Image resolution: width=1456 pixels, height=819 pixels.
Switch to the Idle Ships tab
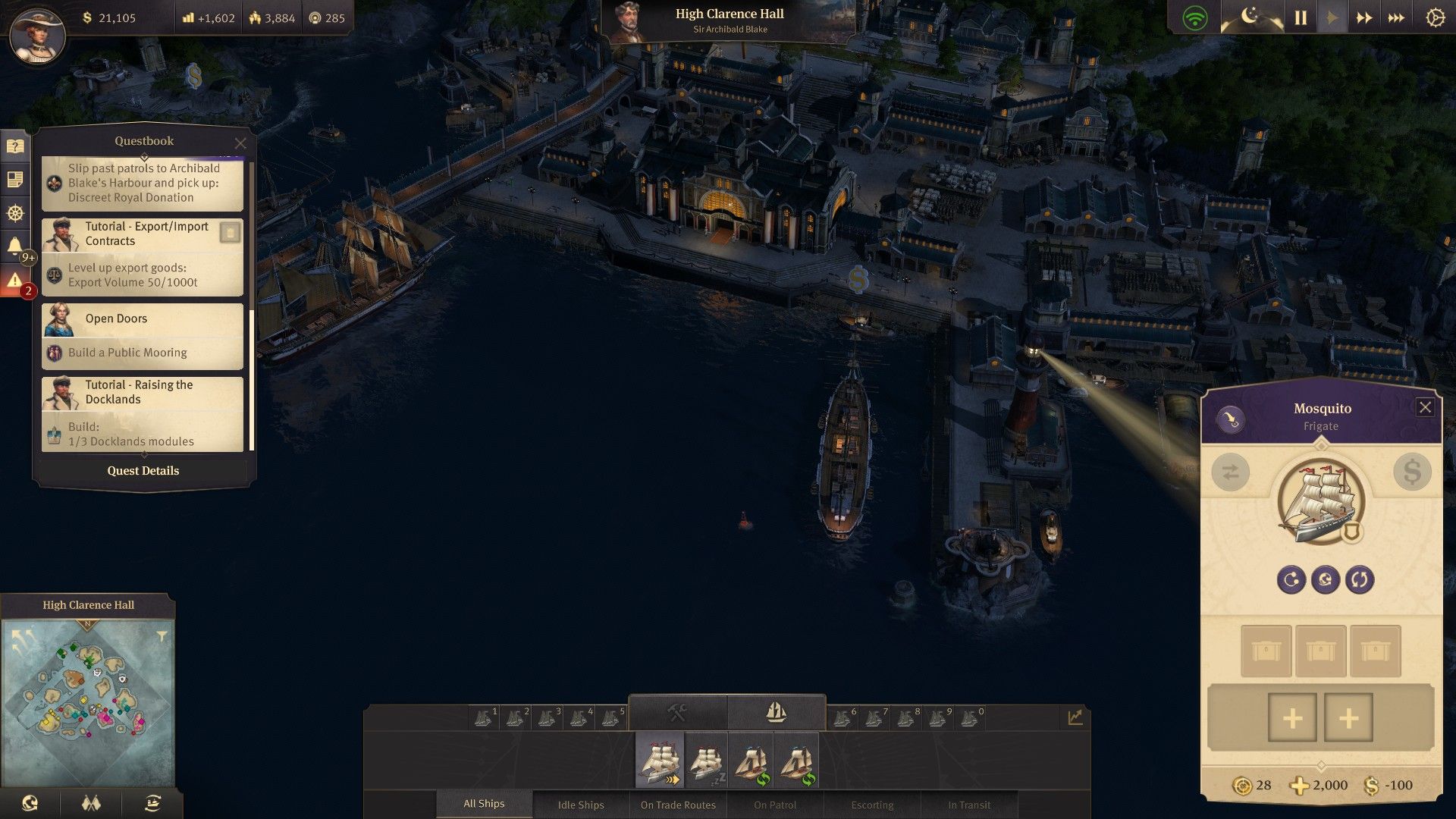pyautogui.click(x=581, y=805)
